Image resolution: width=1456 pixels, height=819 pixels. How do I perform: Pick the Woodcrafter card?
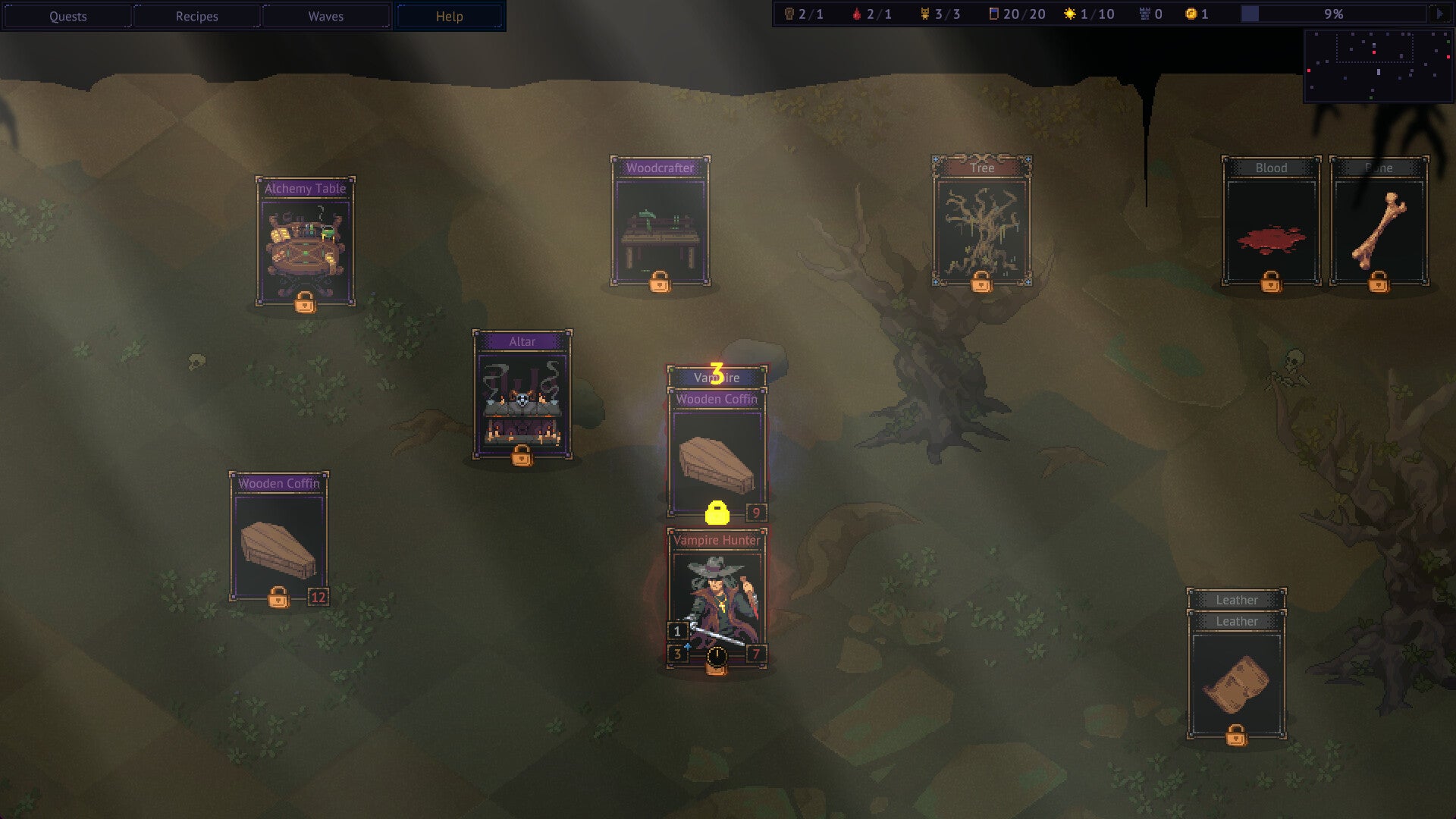pyautogui.click(x=660, y=224)
